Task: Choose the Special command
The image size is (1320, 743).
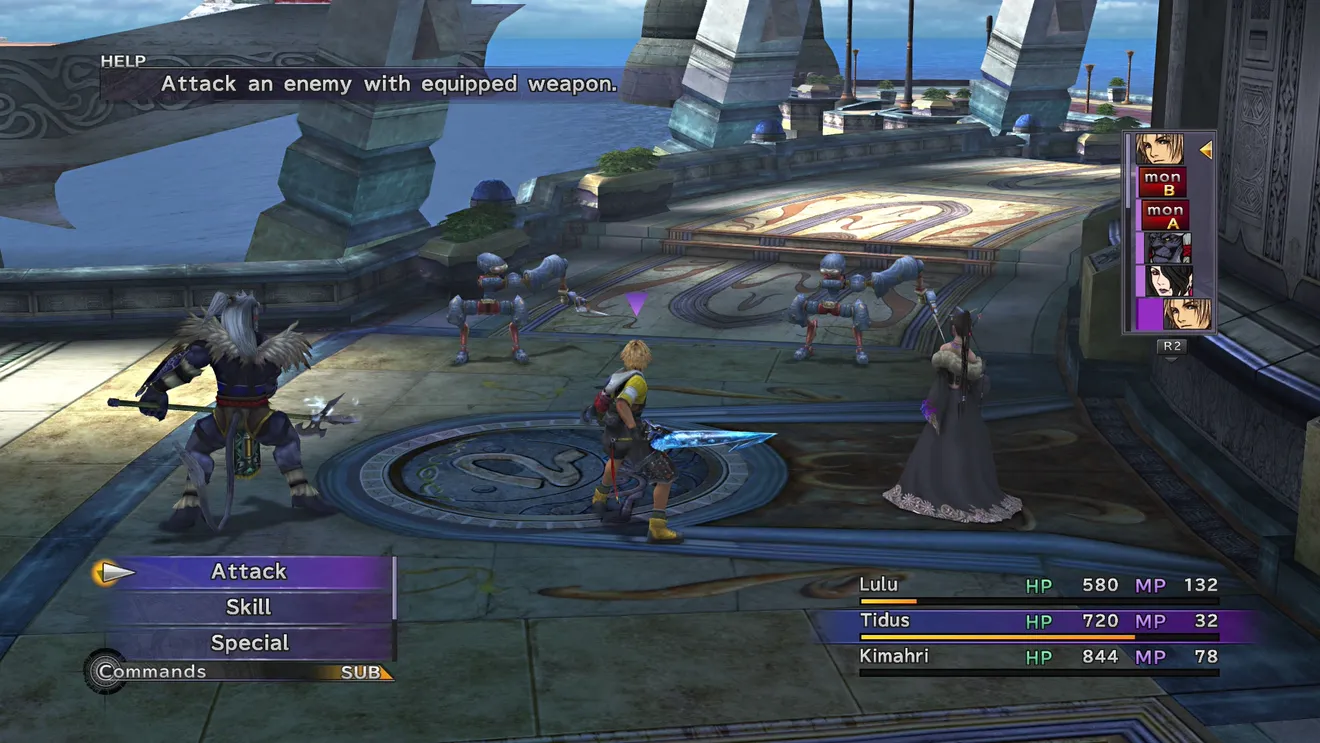Action: pos(249,643)
